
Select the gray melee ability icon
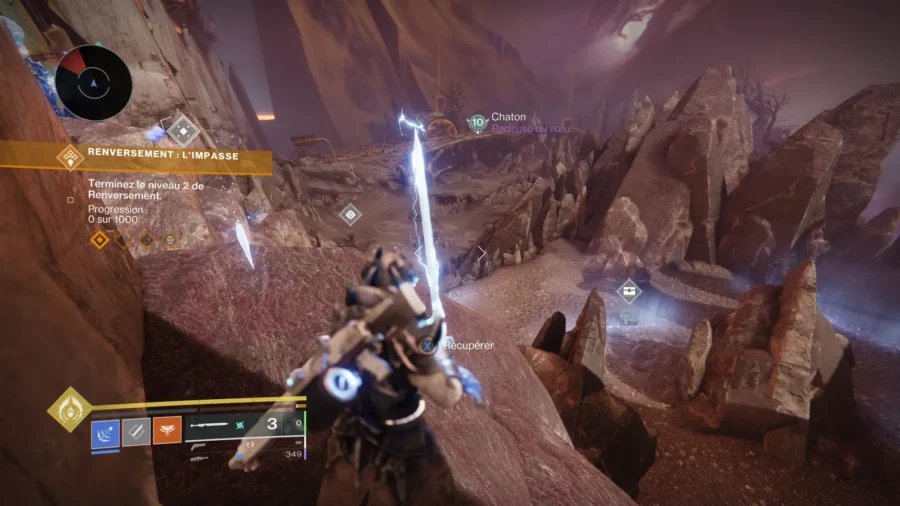click(x=136, y=432)
